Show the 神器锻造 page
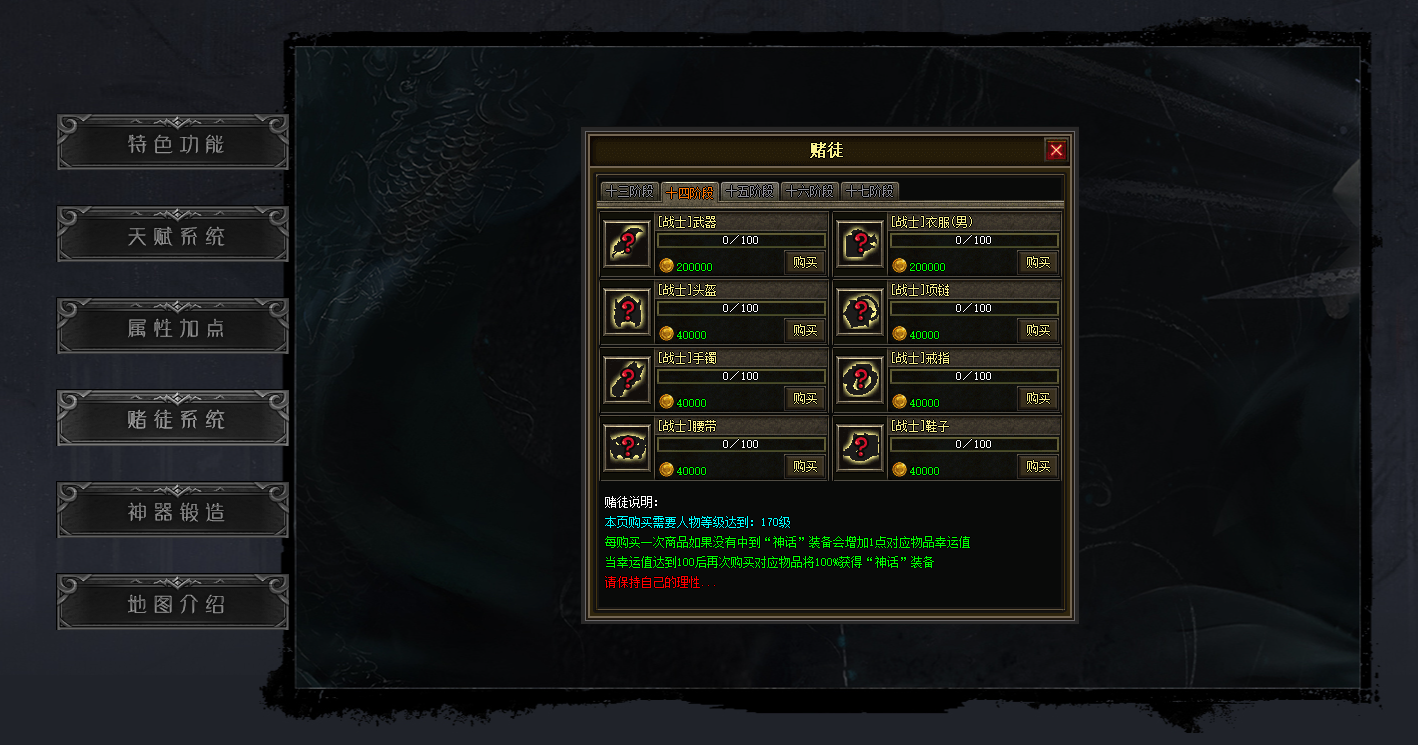This screenshot has width=1418, height=745. click(173, 511)
